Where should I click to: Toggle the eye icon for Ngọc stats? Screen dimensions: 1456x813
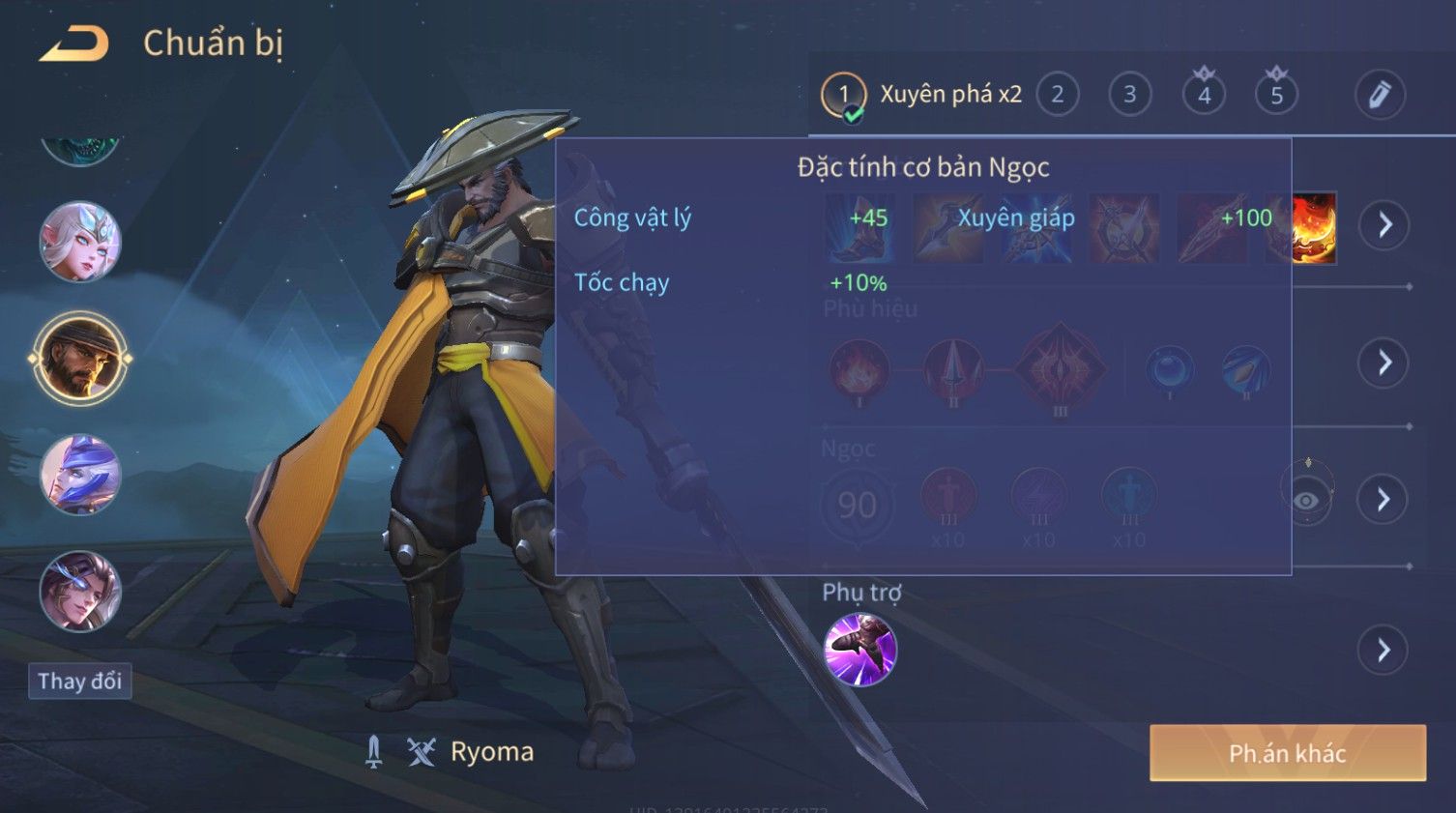(1306, 499)
